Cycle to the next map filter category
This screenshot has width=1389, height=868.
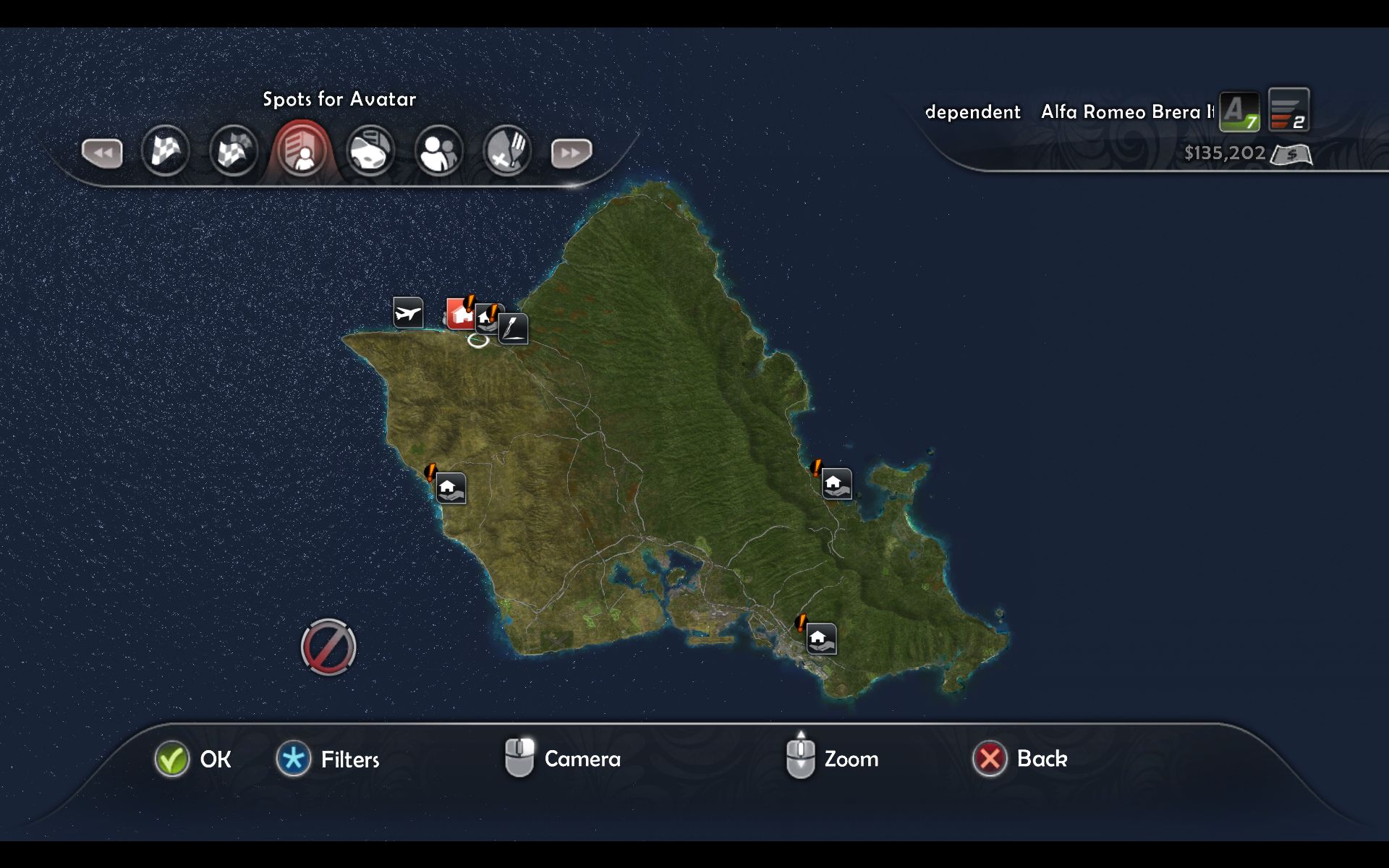(571, 153)
